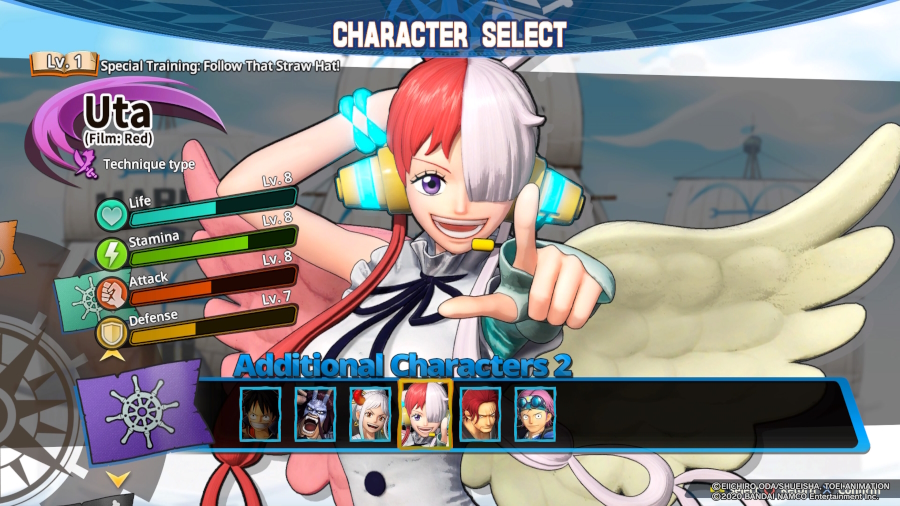Select Luffy's portrait in the character row
The height and width of the screenshot is (506, 900).
pos(260,414)
